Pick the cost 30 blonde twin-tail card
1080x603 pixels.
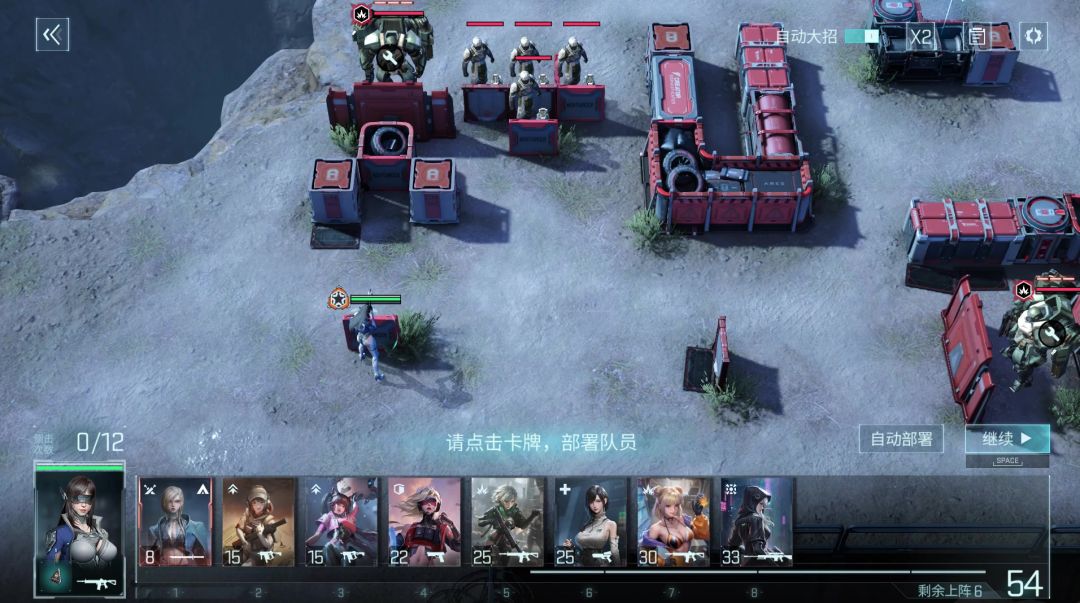[x=674, y=522]
